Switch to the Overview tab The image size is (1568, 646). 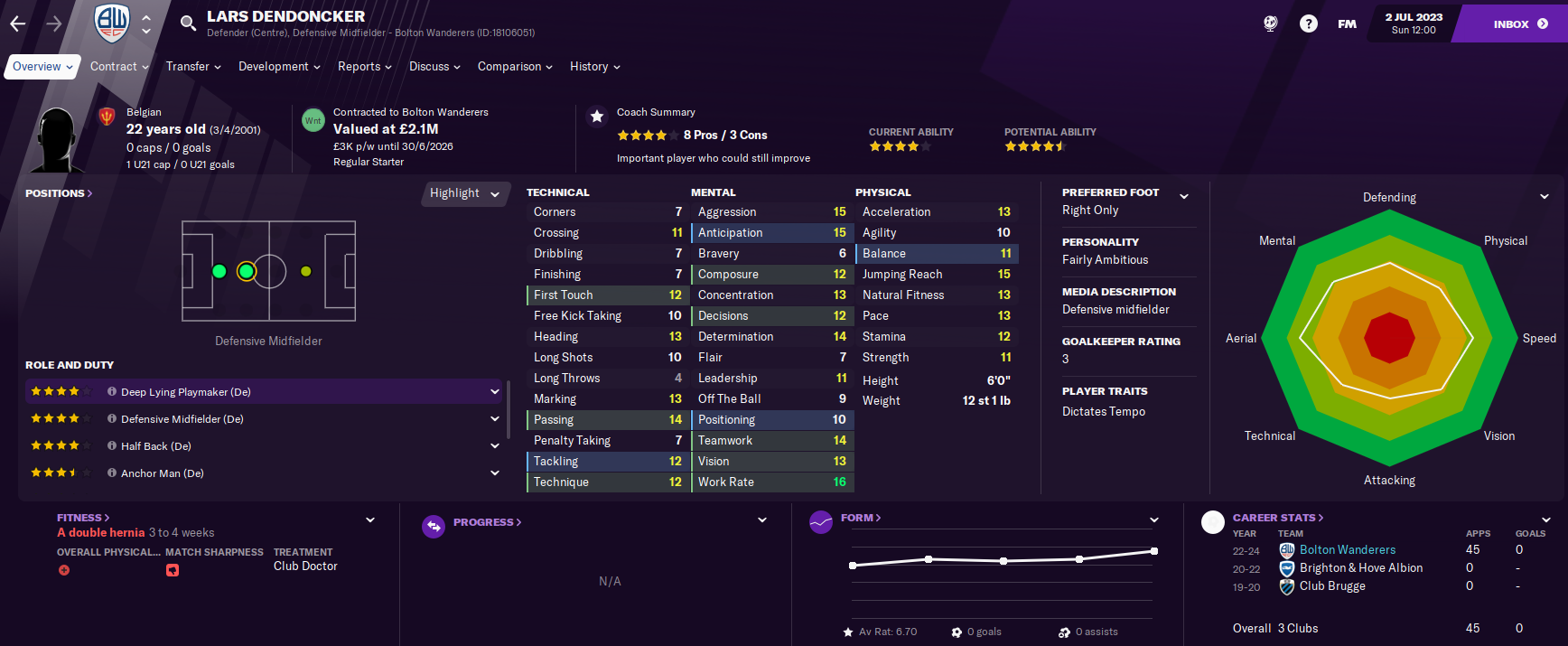pos(42,67)
